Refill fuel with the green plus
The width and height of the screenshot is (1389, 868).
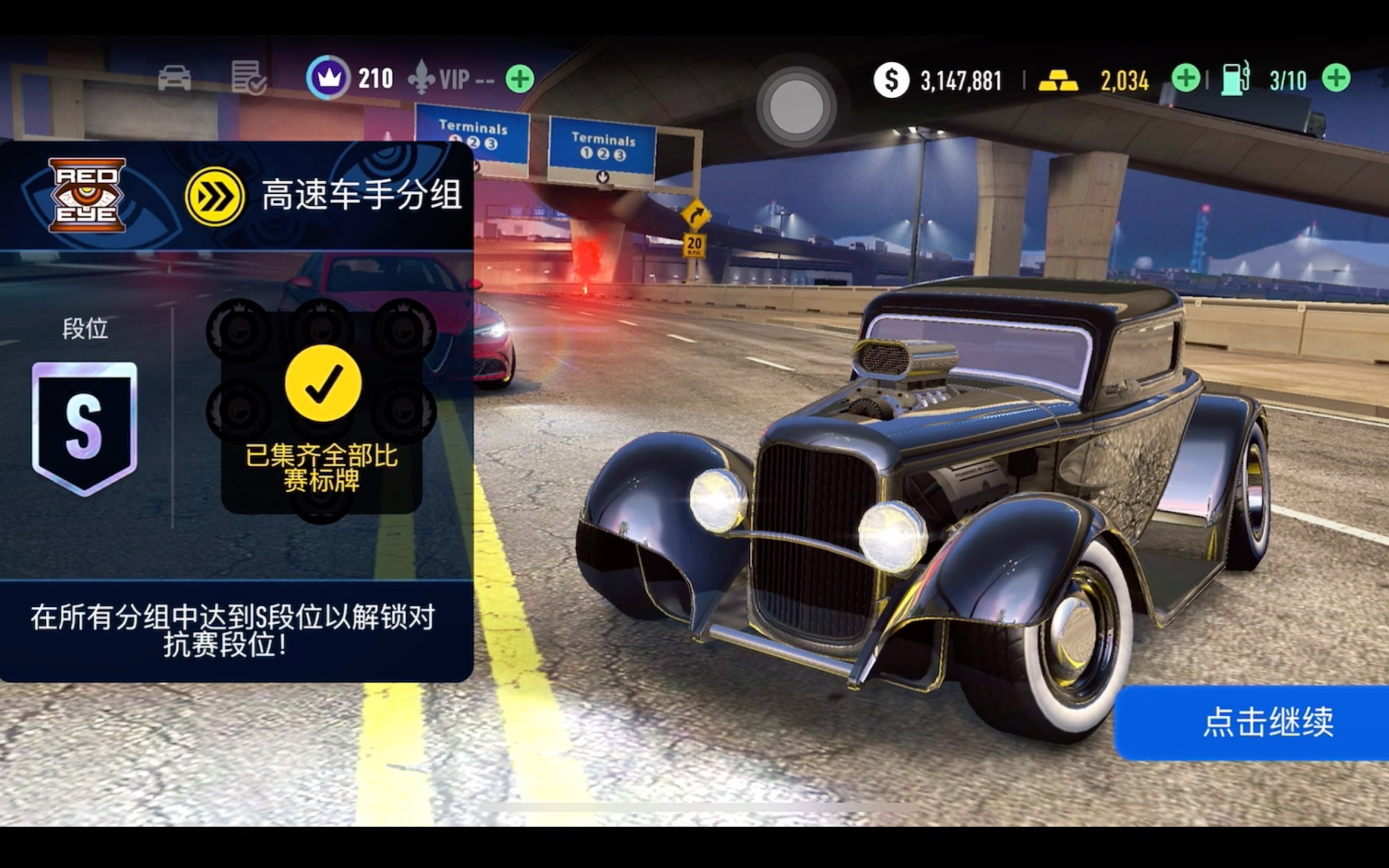tap(1335, 78)
